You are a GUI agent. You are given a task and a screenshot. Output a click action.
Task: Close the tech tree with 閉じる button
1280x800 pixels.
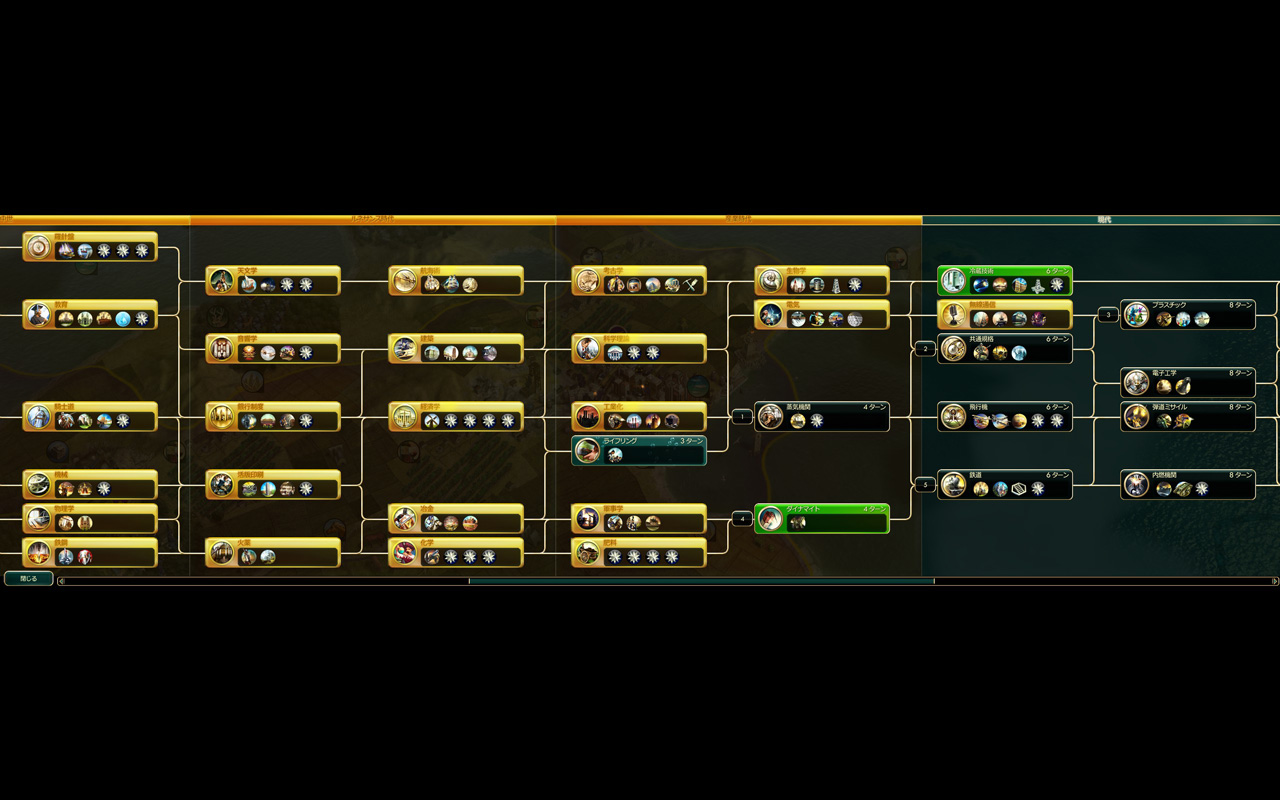click(x=28, y=579)
